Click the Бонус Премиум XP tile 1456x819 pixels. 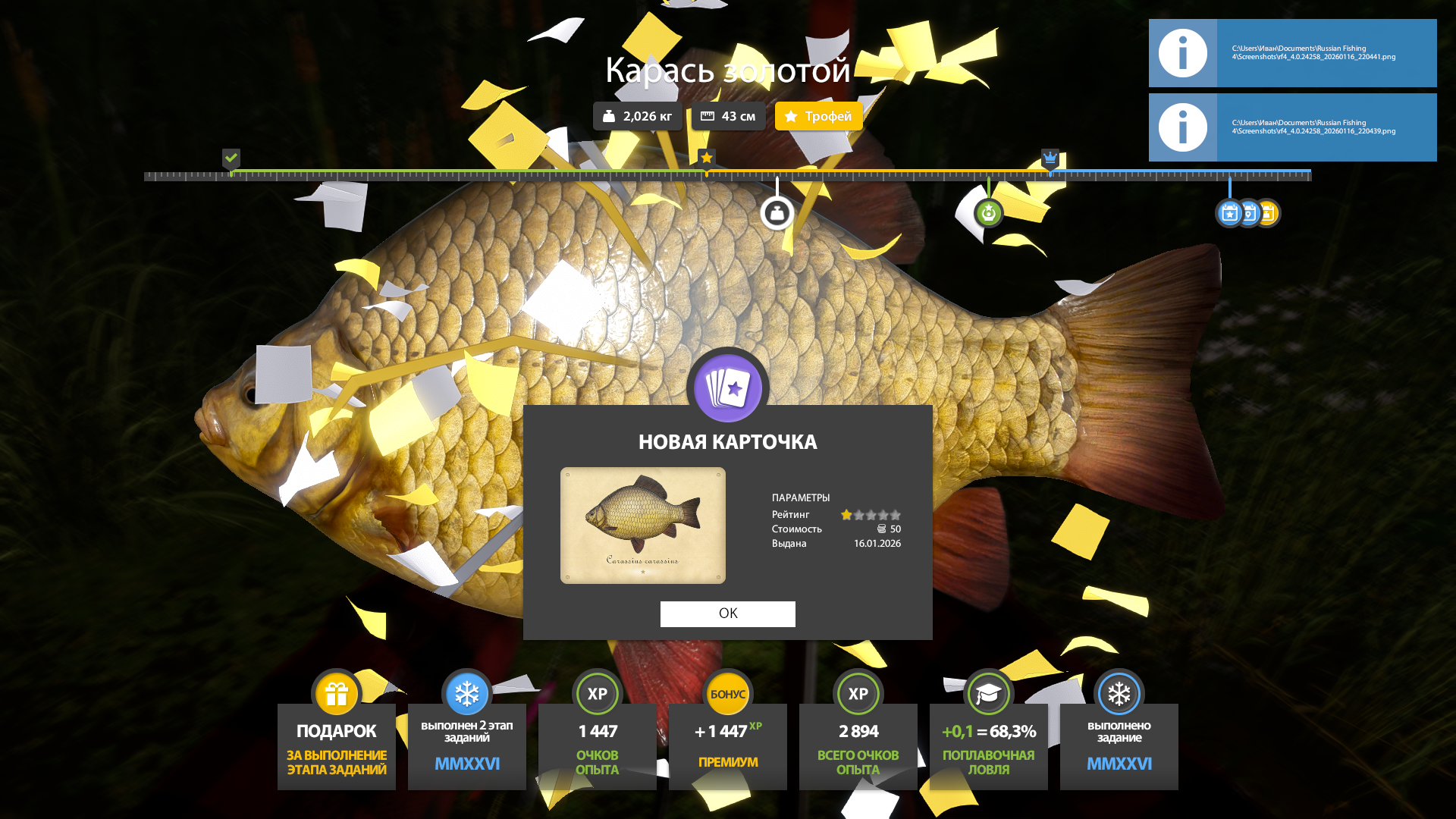728,736
